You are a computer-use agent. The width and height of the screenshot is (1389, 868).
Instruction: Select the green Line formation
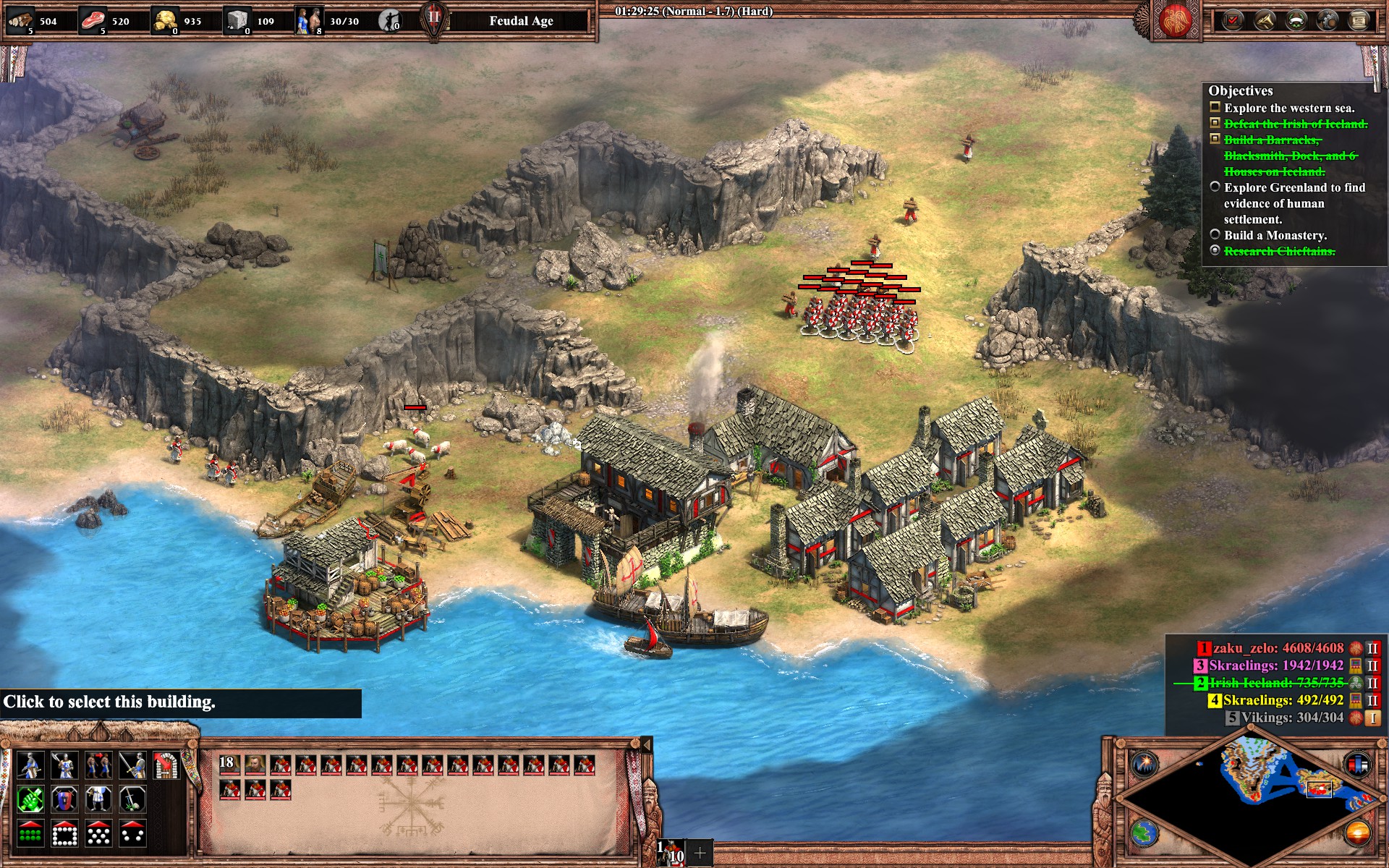(x=30, y=834)
